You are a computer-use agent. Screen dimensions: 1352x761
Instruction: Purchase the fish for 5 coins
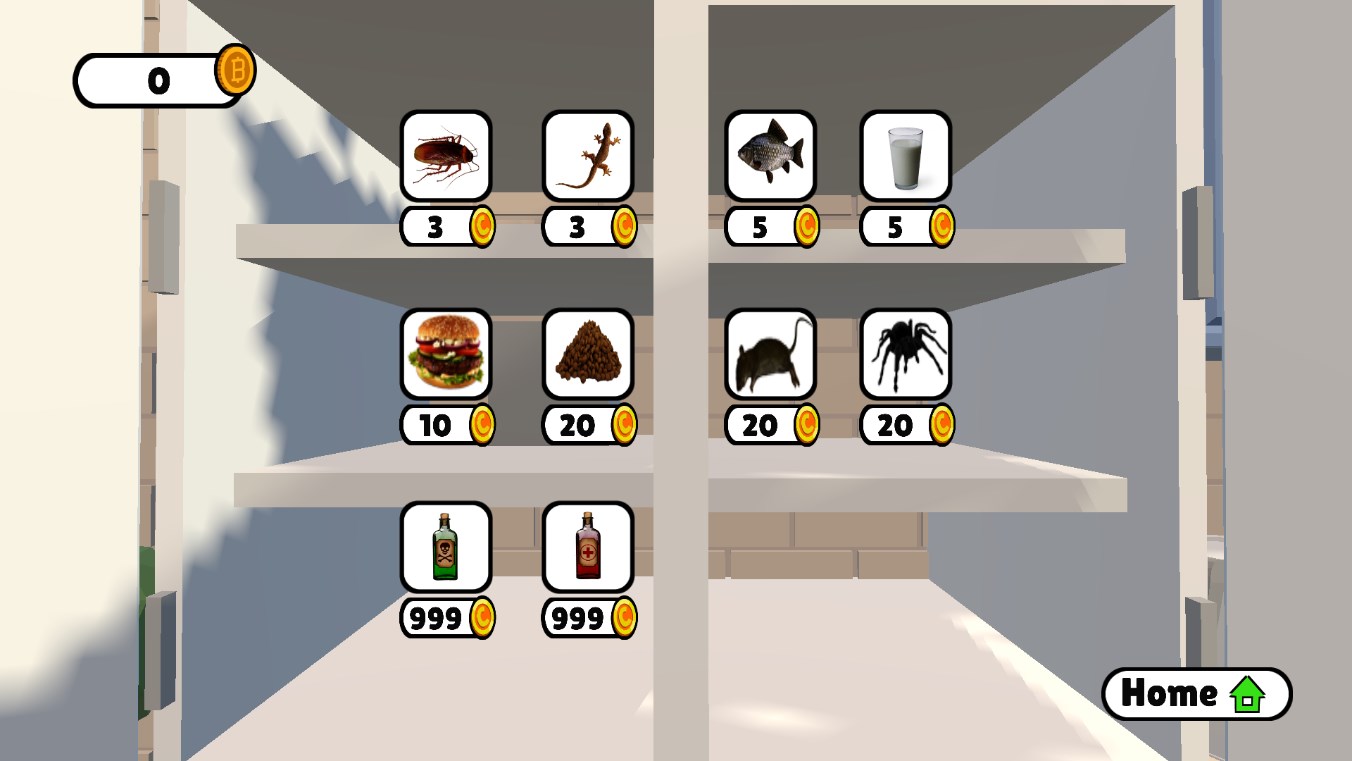click(770, 156)
